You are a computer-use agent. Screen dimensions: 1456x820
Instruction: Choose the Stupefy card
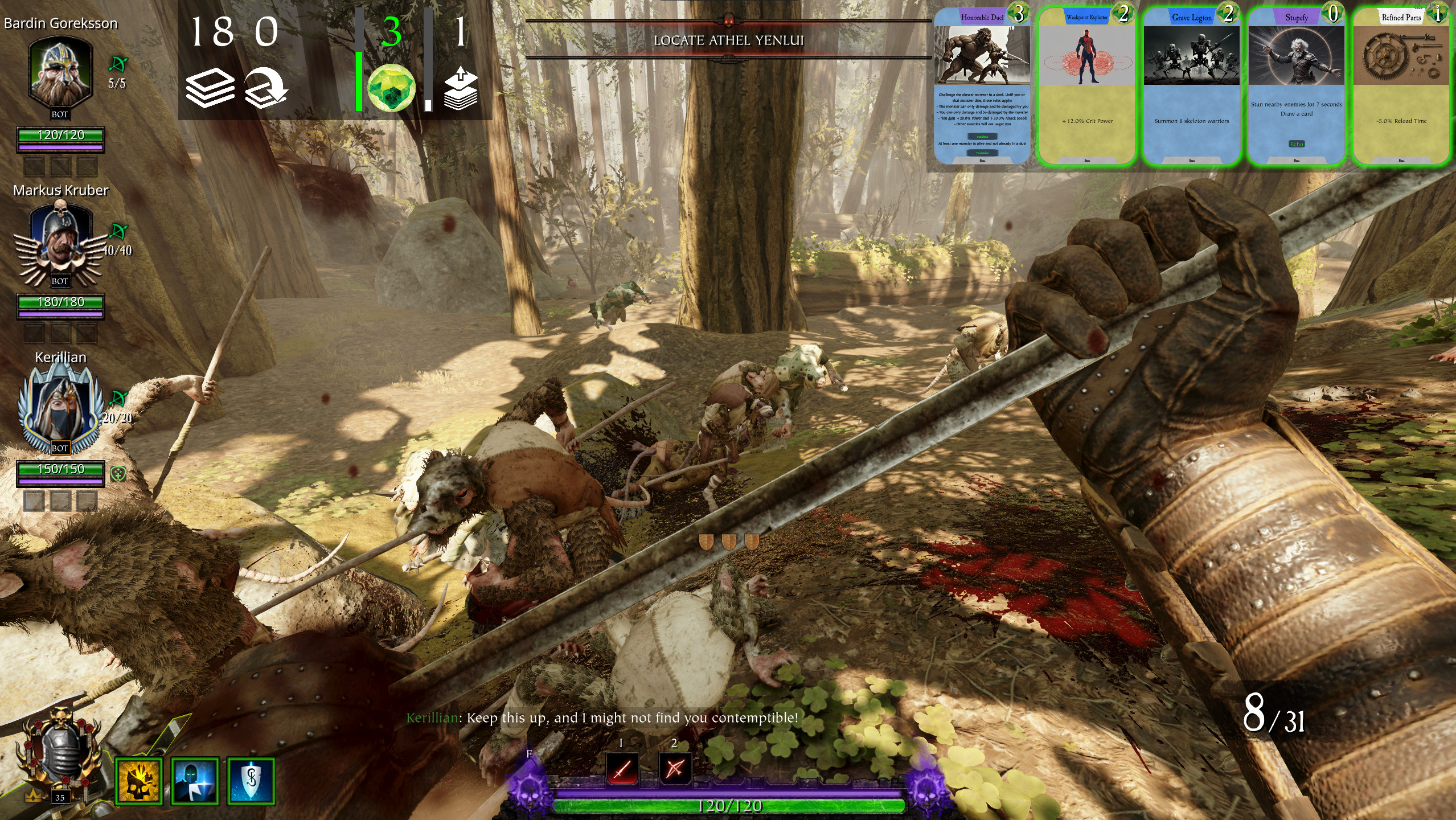tap(1296, 87)
